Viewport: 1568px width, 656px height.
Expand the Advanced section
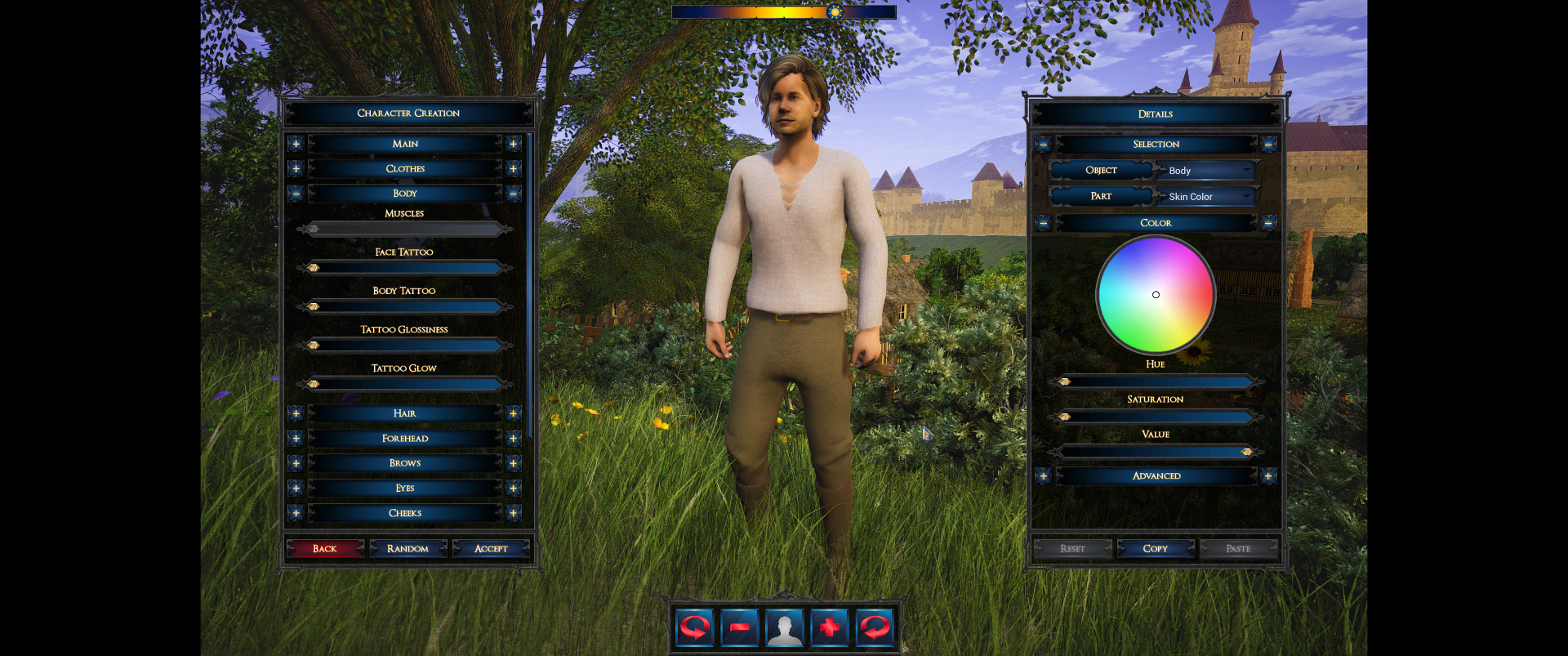pos(1156,476)
